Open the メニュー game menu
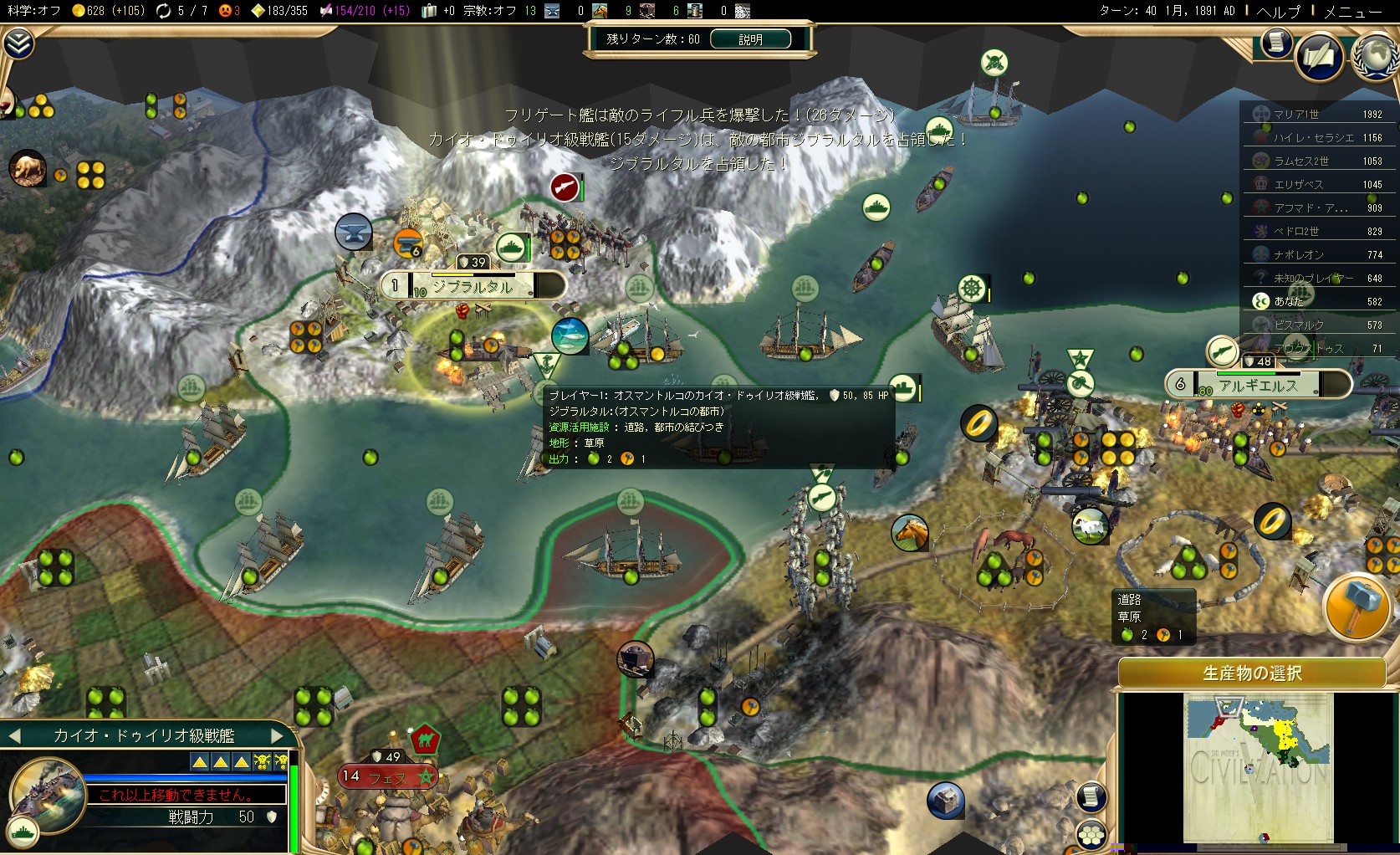1400x855 pixels. [1353, 11]
